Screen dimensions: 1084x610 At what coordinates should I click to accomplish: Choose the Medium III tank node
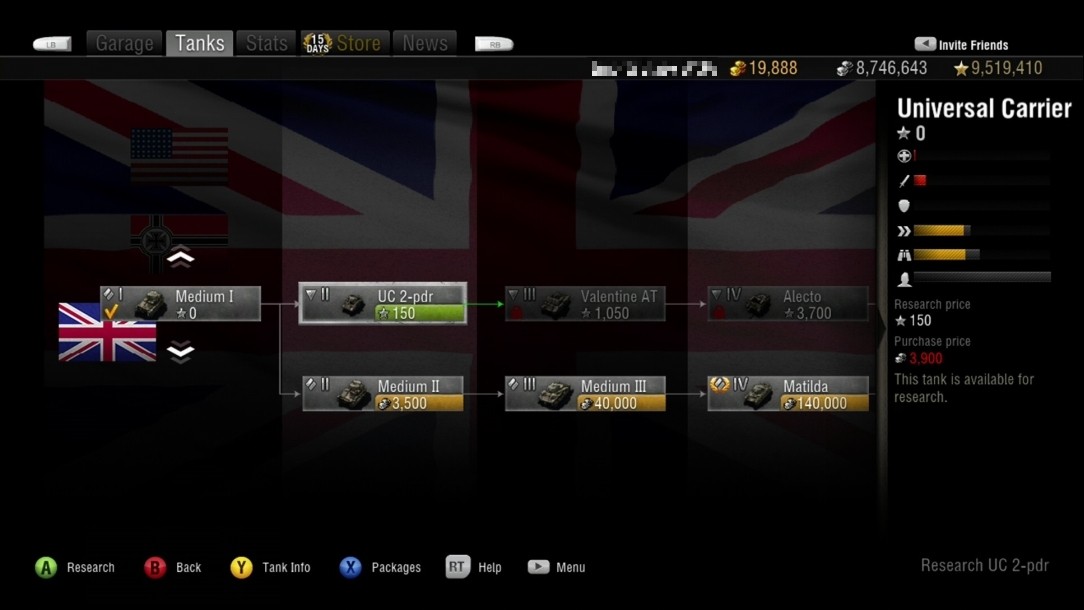(585, 394)
